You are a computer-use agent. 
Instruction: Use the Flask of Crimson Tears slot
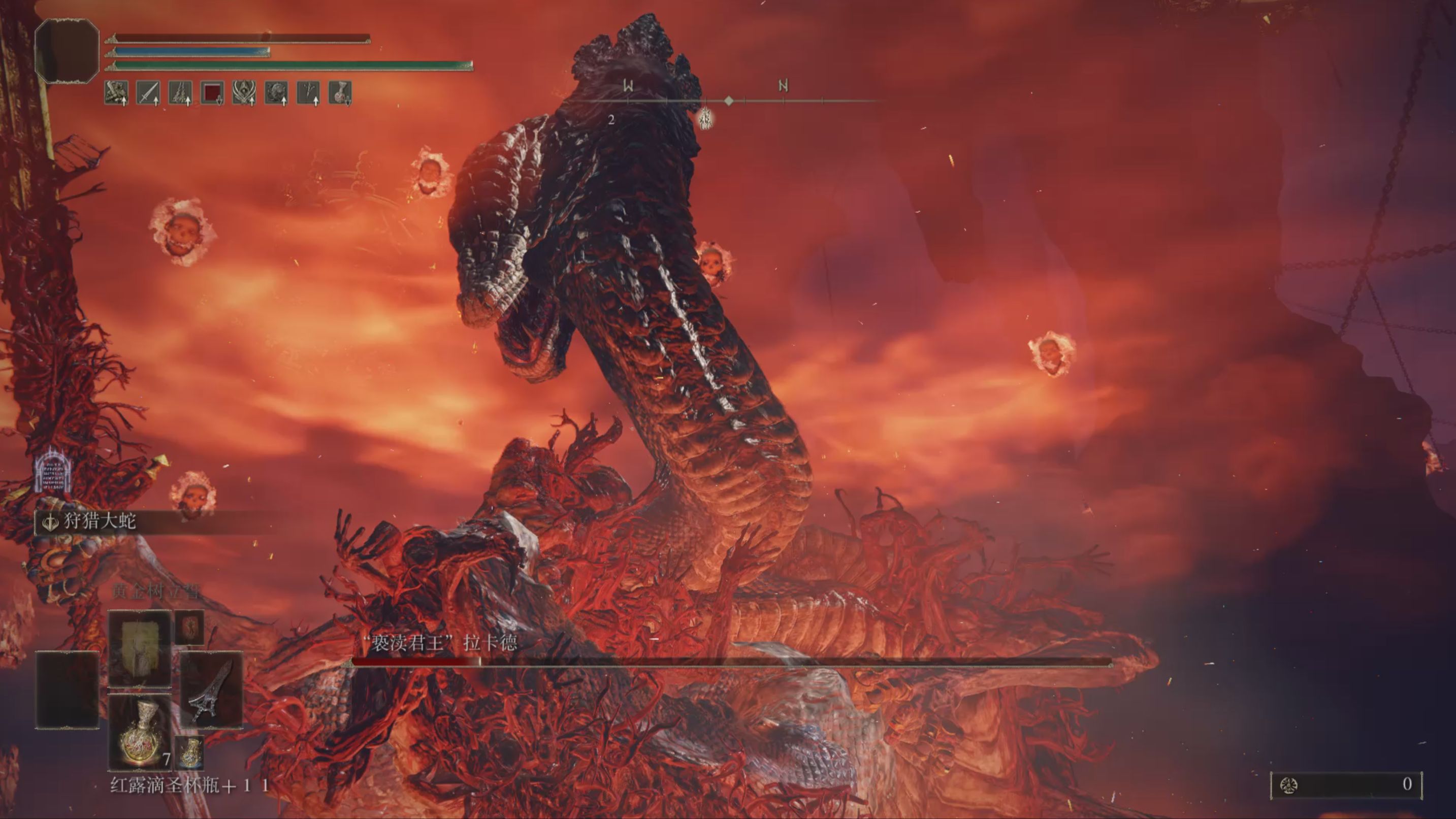(x=139, y=733)
